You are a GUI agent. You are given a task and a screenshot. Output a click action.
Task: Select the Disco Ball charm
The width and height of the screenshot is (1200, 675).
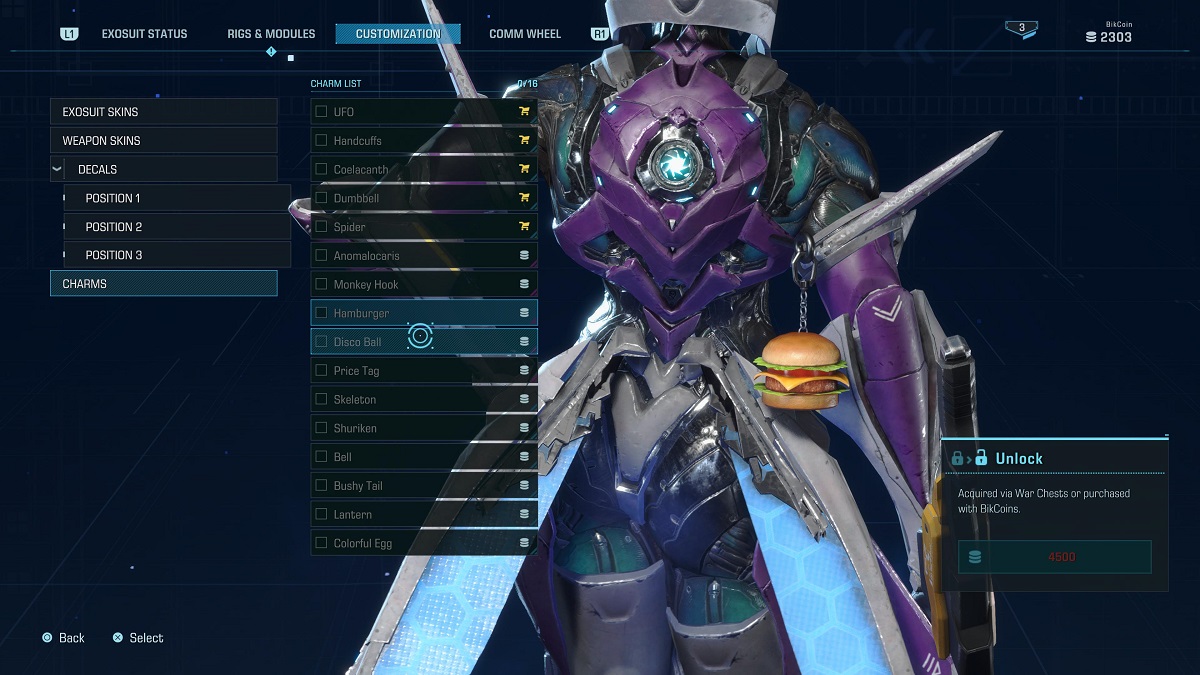(x=424, y=342)
